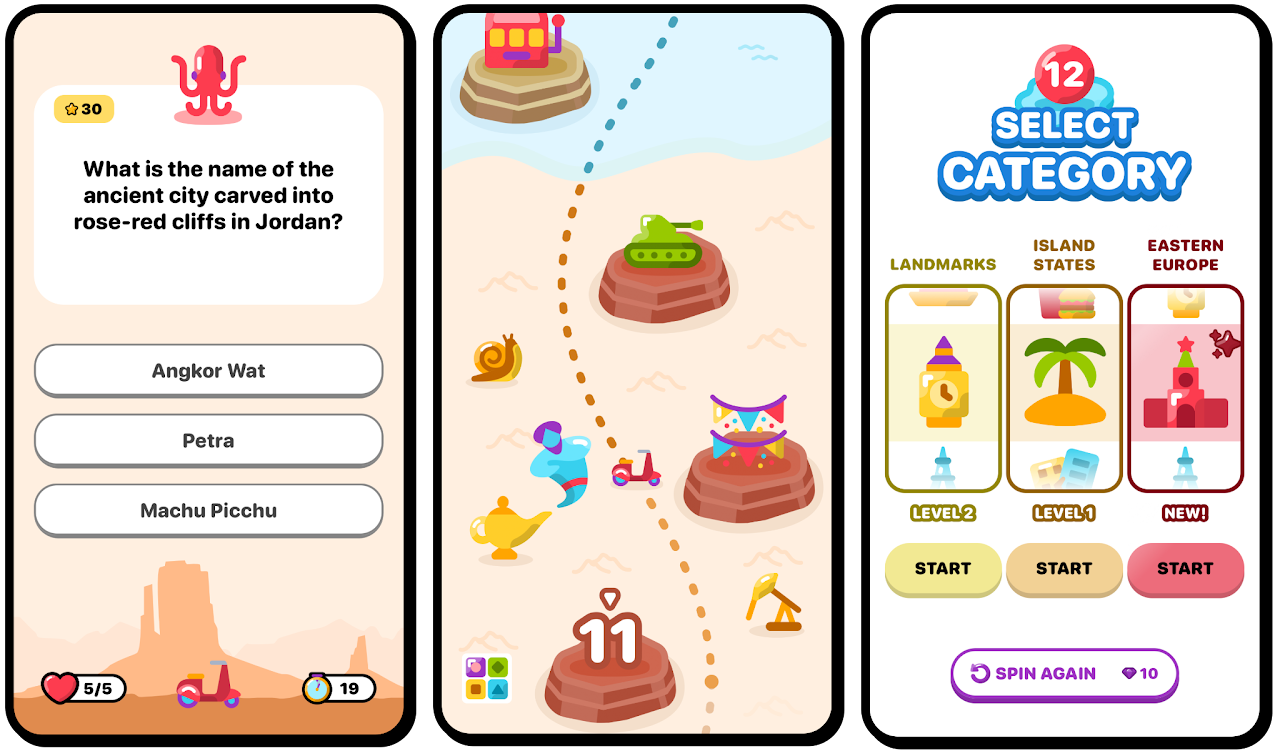
Task: Click the heart lives counter showing 5/5
Action: [82, 689]
